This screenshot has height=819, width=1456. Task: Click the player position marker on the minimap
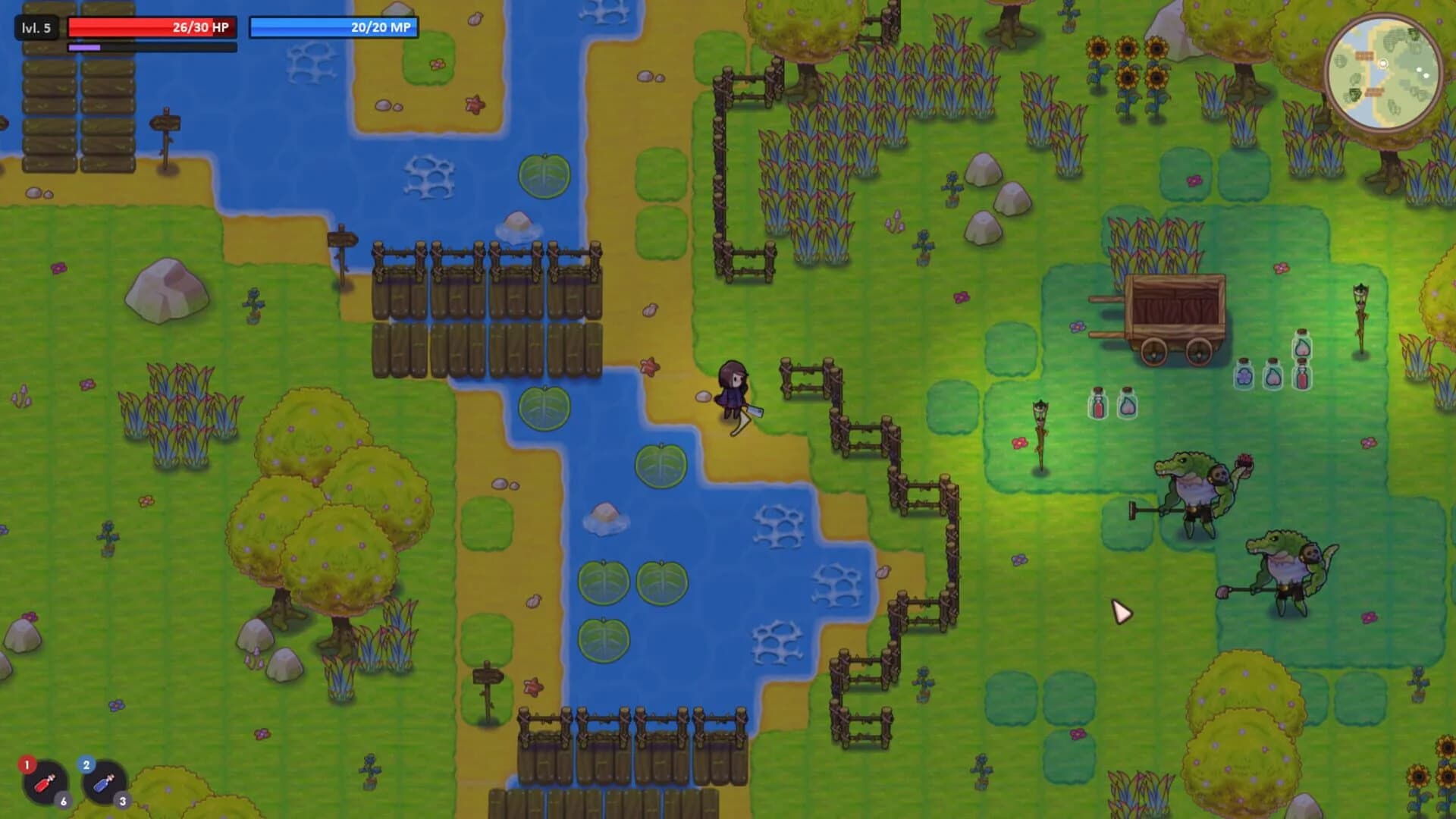tap(1383, 64)
